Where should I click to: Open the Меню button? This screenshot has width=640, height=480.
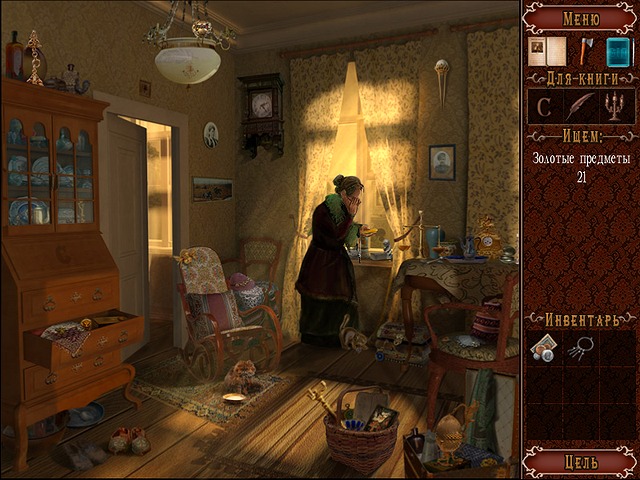point(581,17)
